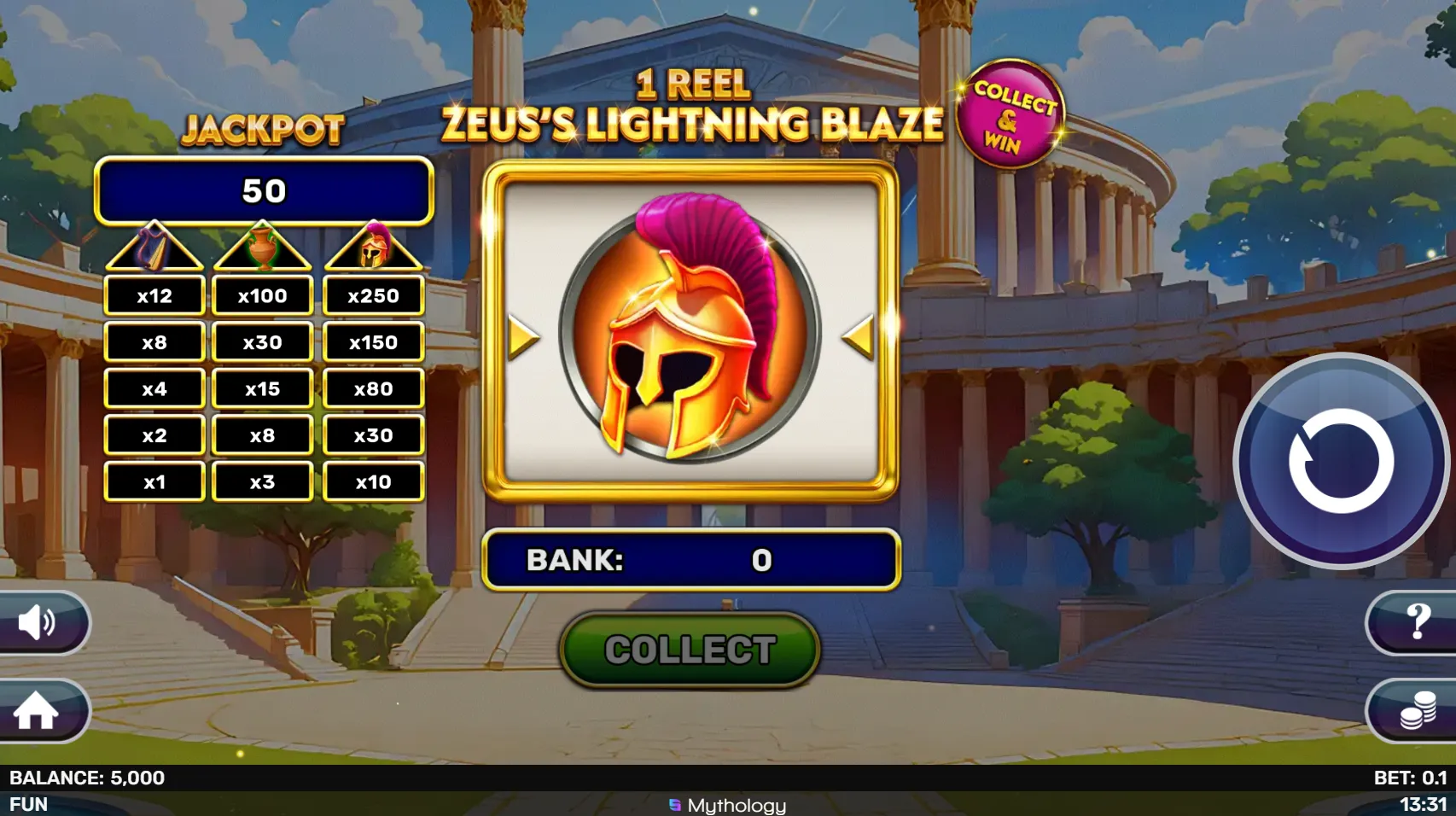Collect the bank winnings
Image resolution: width=1456 pixels, height=816 pixels.
(690, 650)
